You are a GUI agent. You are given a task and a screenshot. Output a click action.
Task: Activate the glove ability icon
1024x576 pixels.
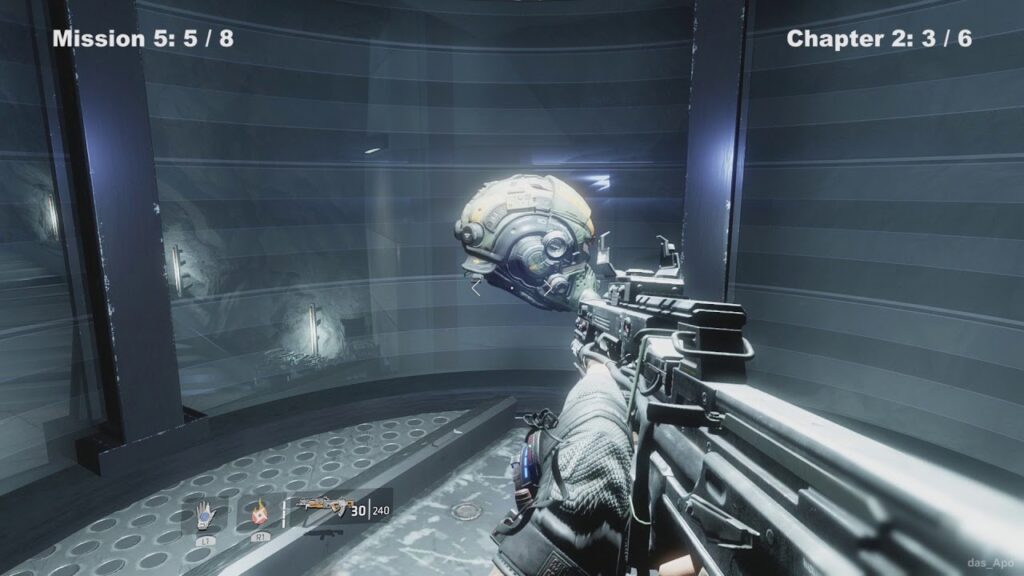206,512
